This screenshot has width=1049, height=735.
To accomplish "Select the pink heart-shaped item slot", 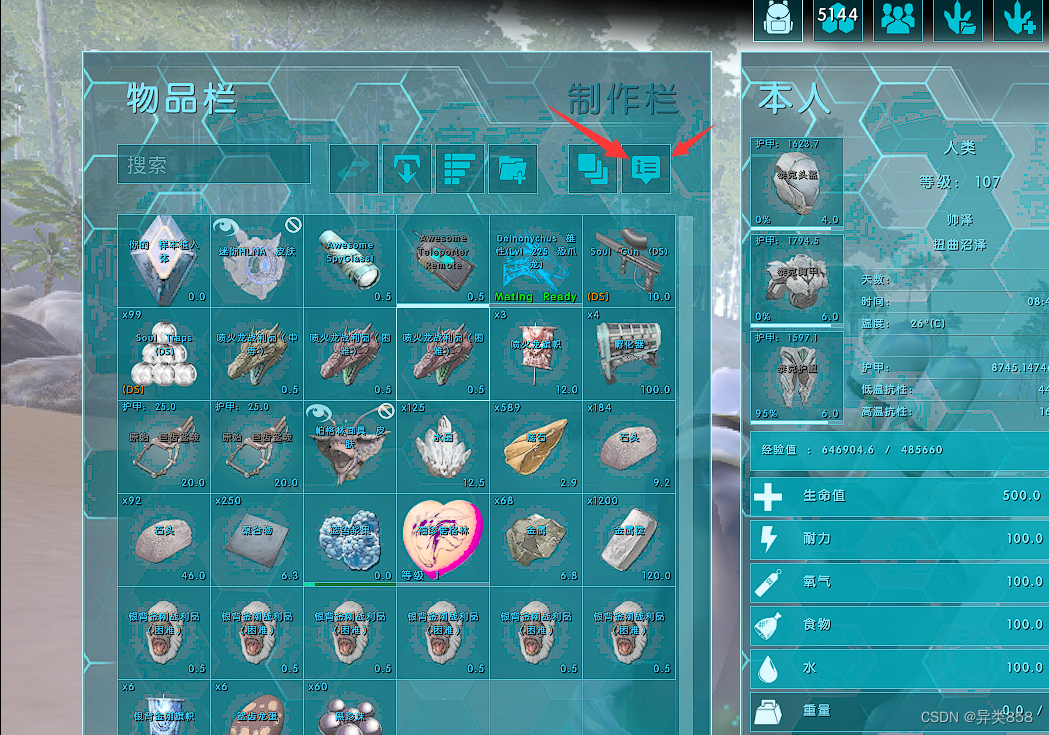I will pos(443,539).
